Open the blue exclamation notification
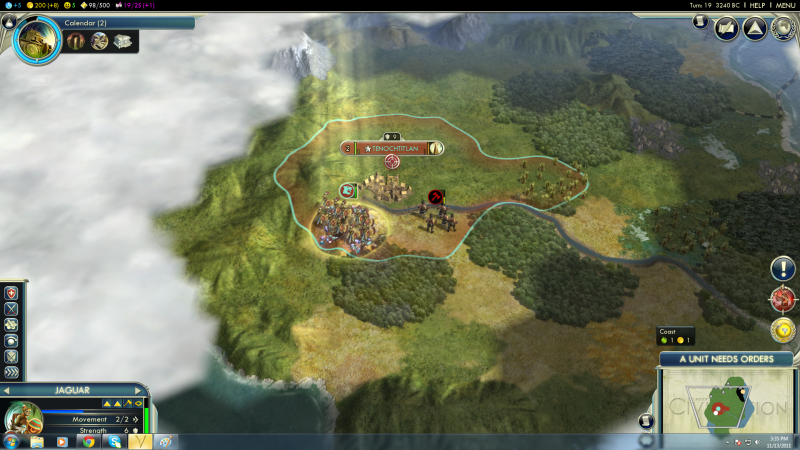This screenshot has height=450, width=800. (x=782, y=268)
